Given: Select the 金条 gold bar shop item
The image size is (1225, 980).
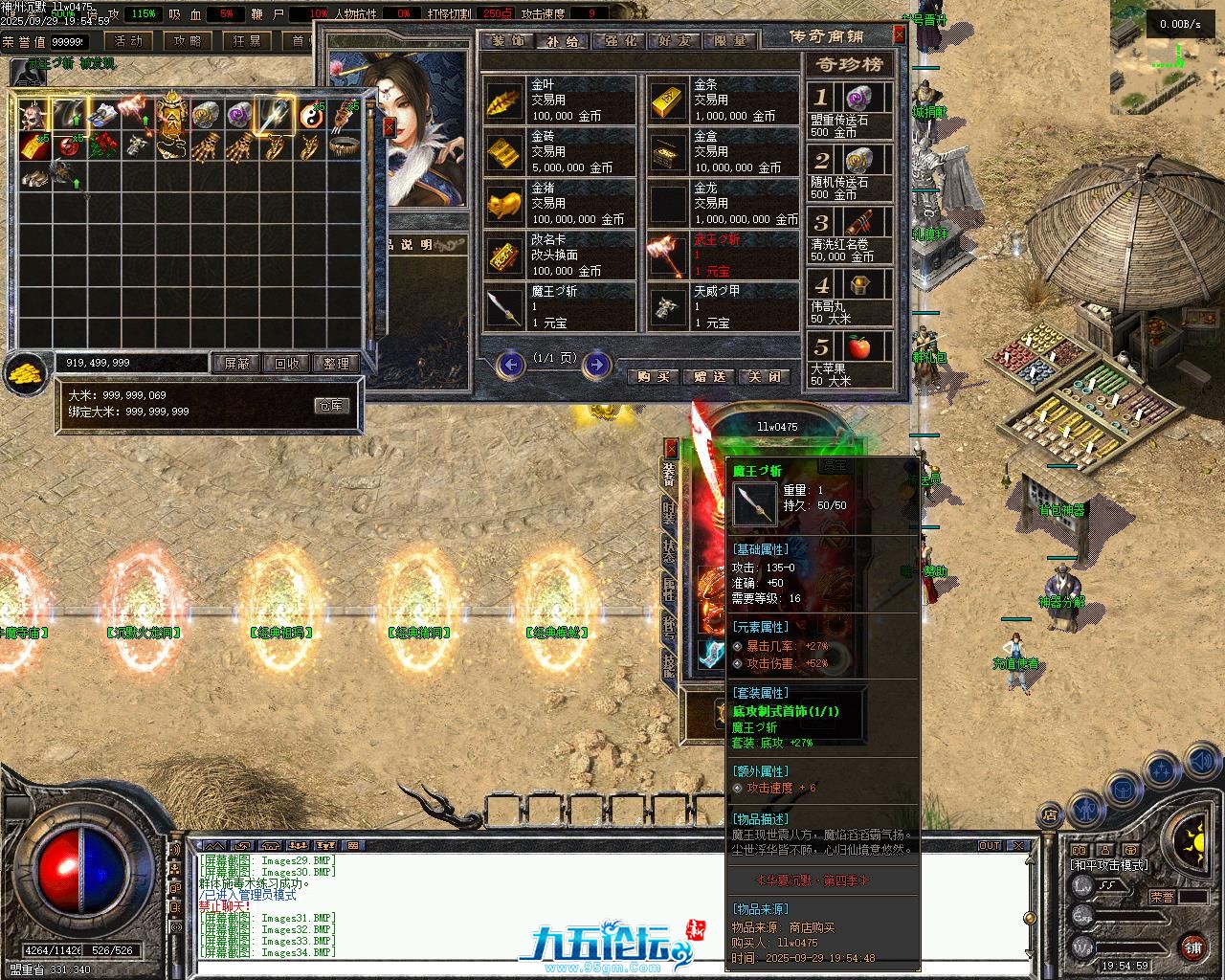Looking at the screenshot, I should (x=724, y=100).
